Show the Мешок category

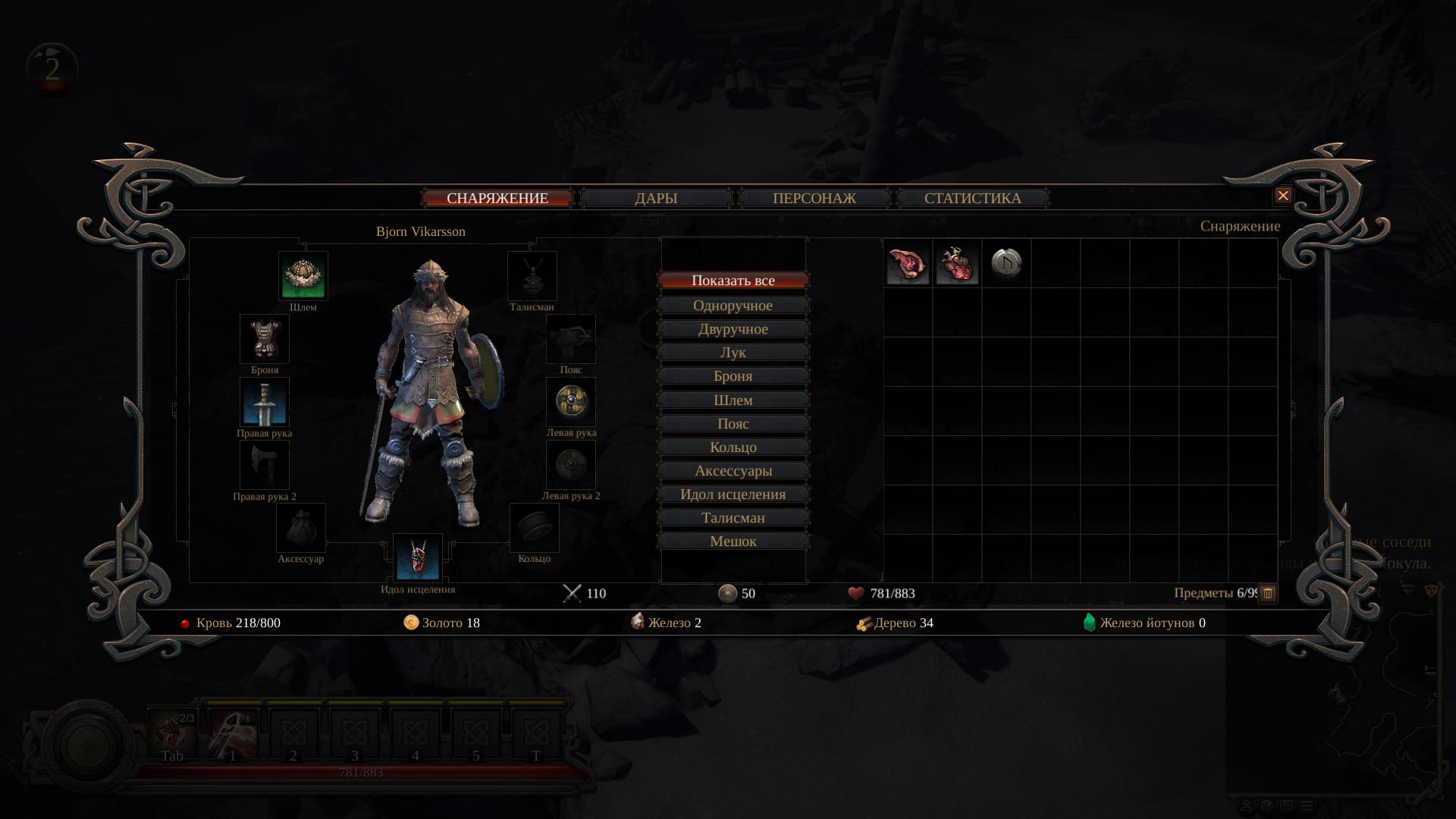(733, 541)
